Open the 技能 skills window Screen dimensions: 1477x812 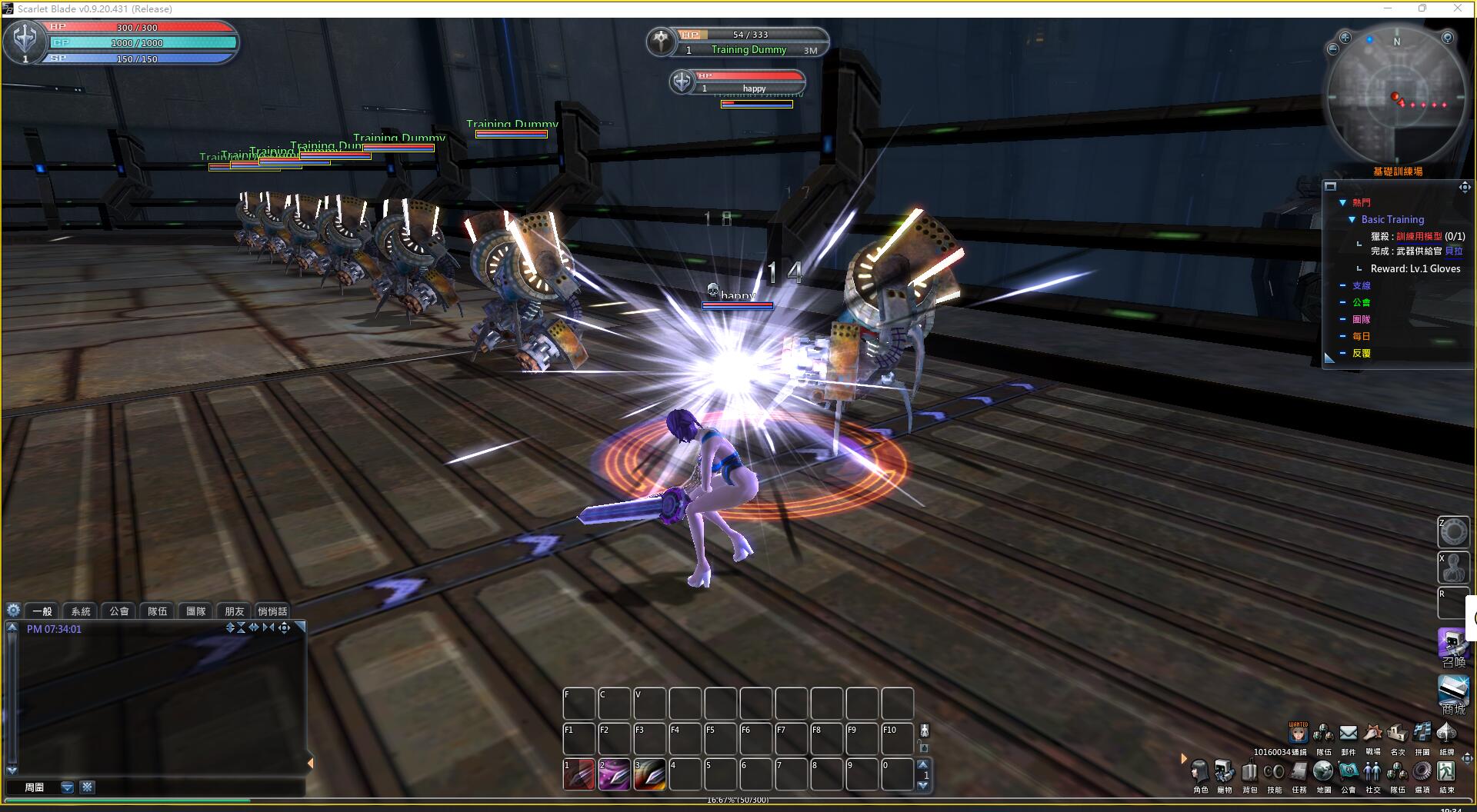1274,771
